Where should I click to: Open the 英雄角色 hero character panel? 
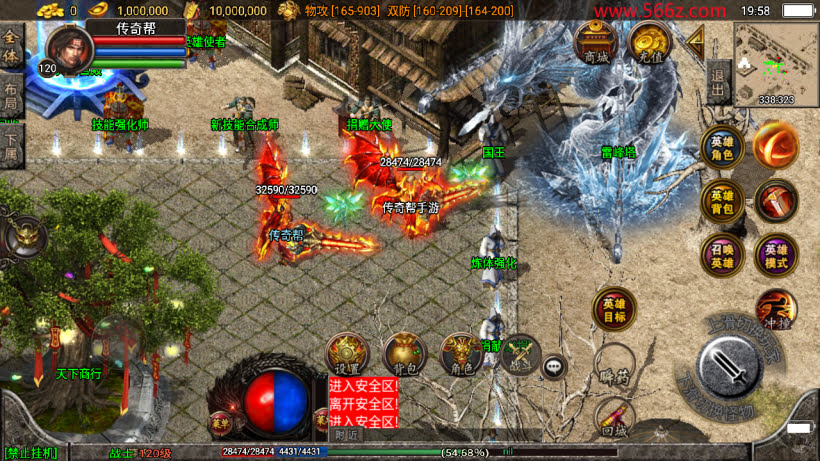(x=721, y=148)
